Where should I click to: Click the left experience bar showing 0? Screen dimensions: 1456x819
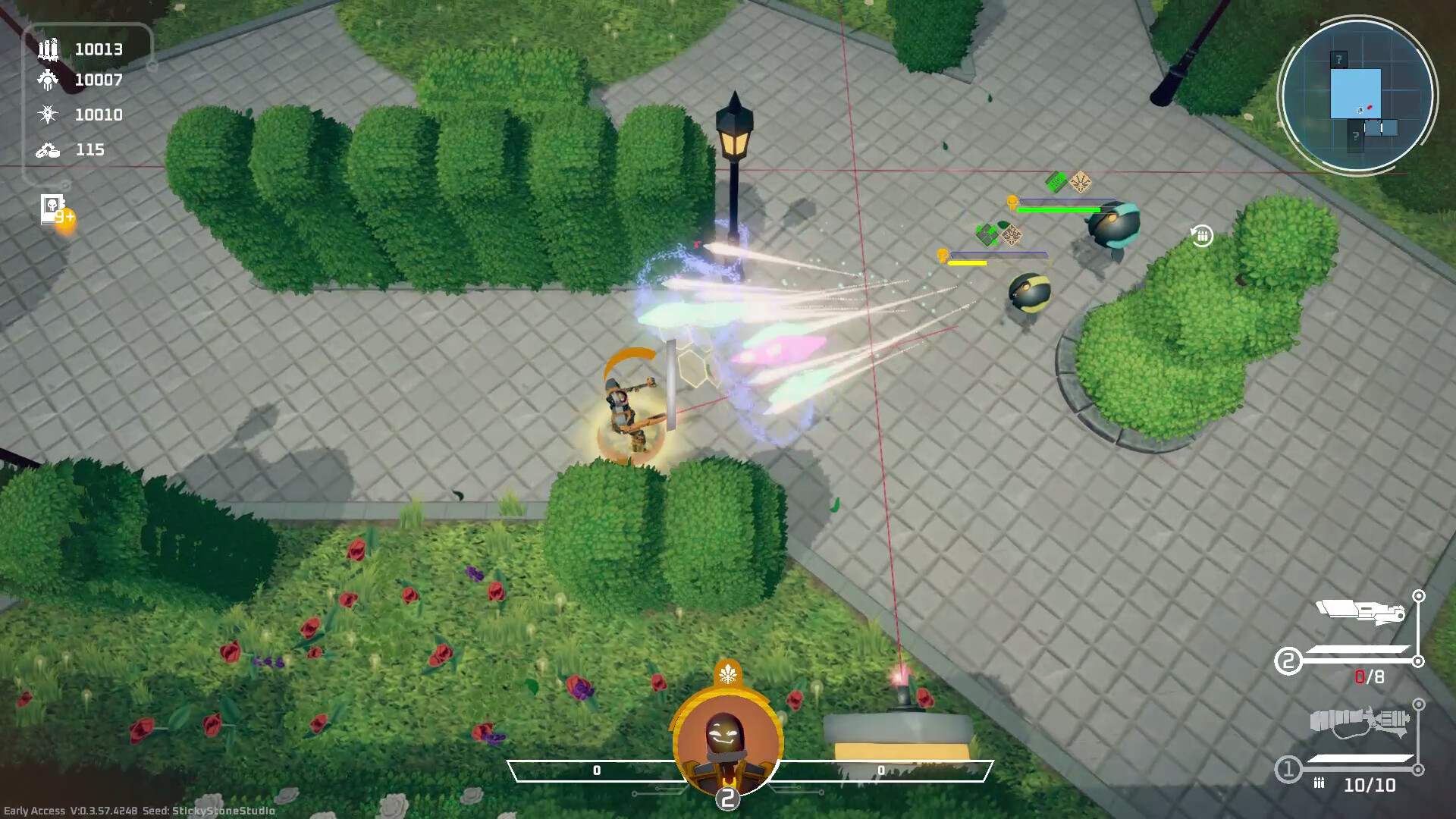click(x=596, y=769)
